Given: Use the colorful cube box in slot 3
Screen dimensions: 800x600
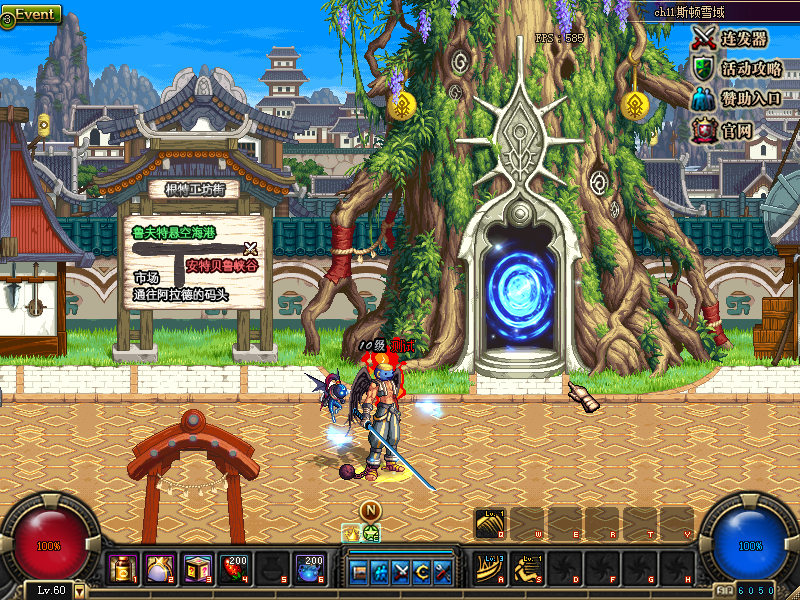Looking at the screenshot, I should click(x=197, y=571).
